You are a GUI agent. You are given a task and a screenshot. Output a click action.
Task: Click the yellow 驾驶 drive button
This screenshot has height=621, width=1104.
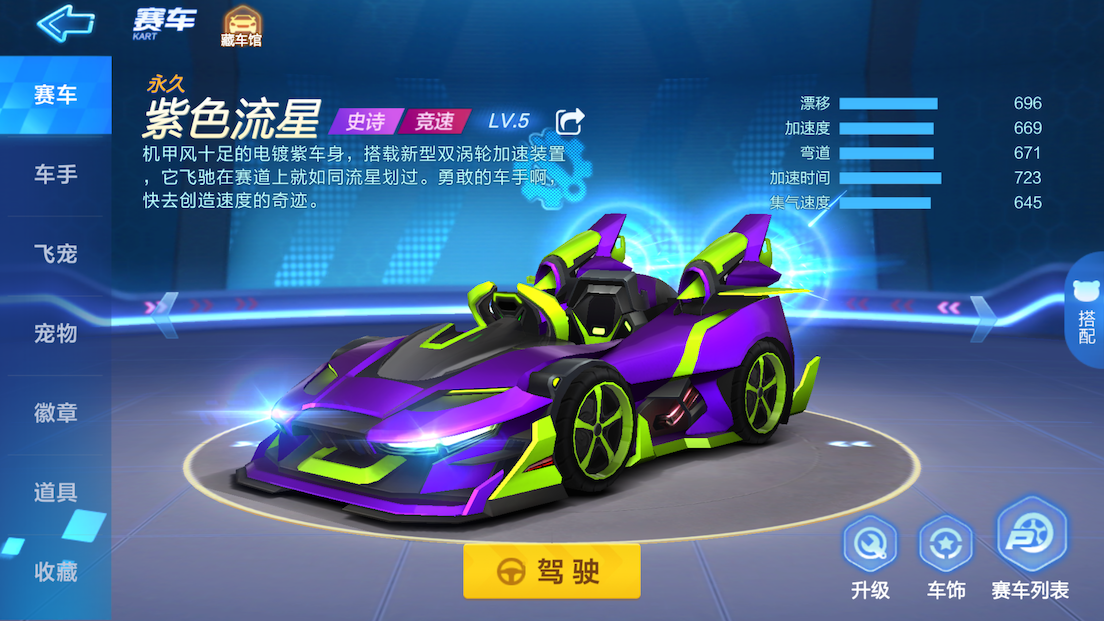[551, 571]
